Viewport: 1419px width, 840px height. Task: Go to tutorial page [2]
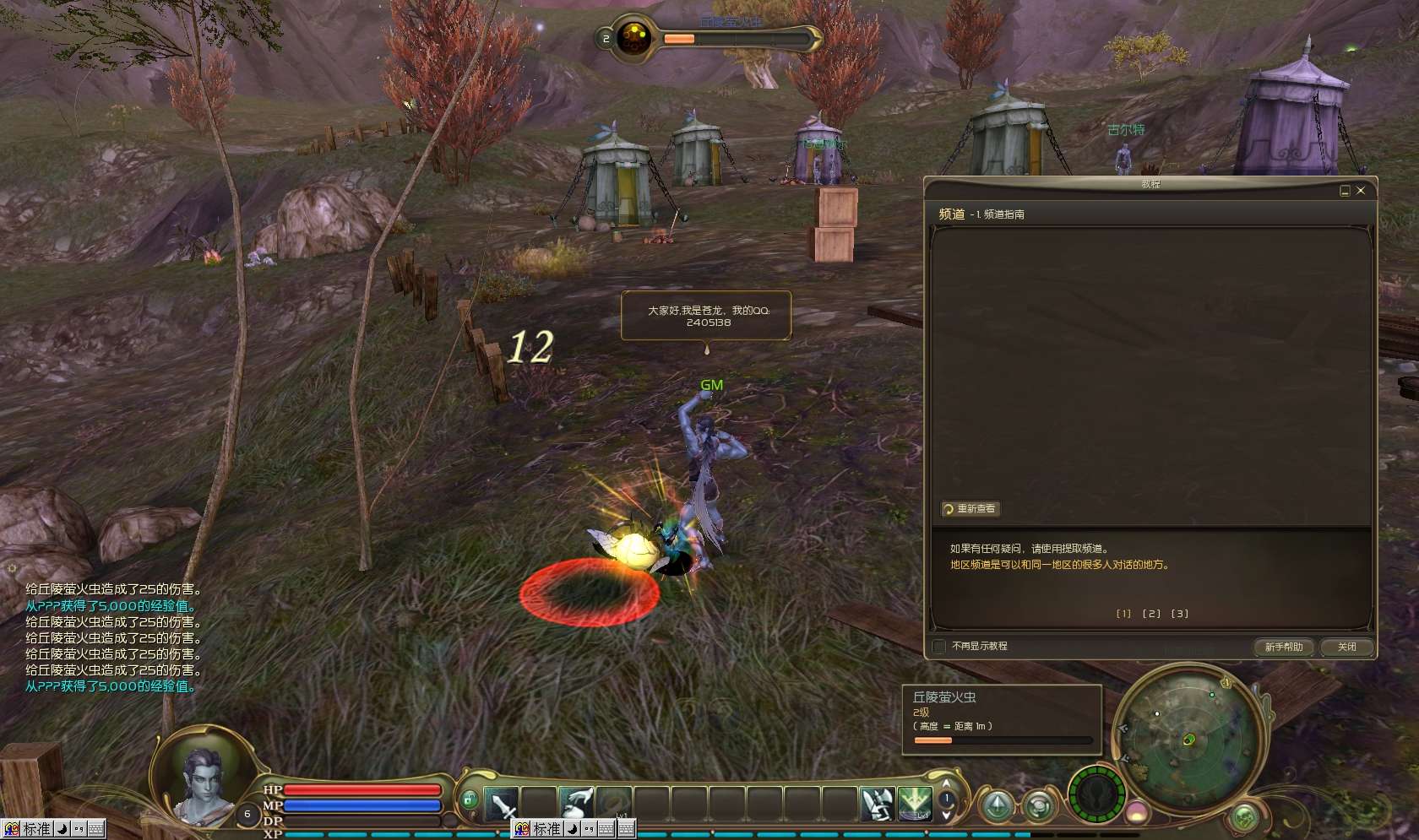[x=1151, y=614]
